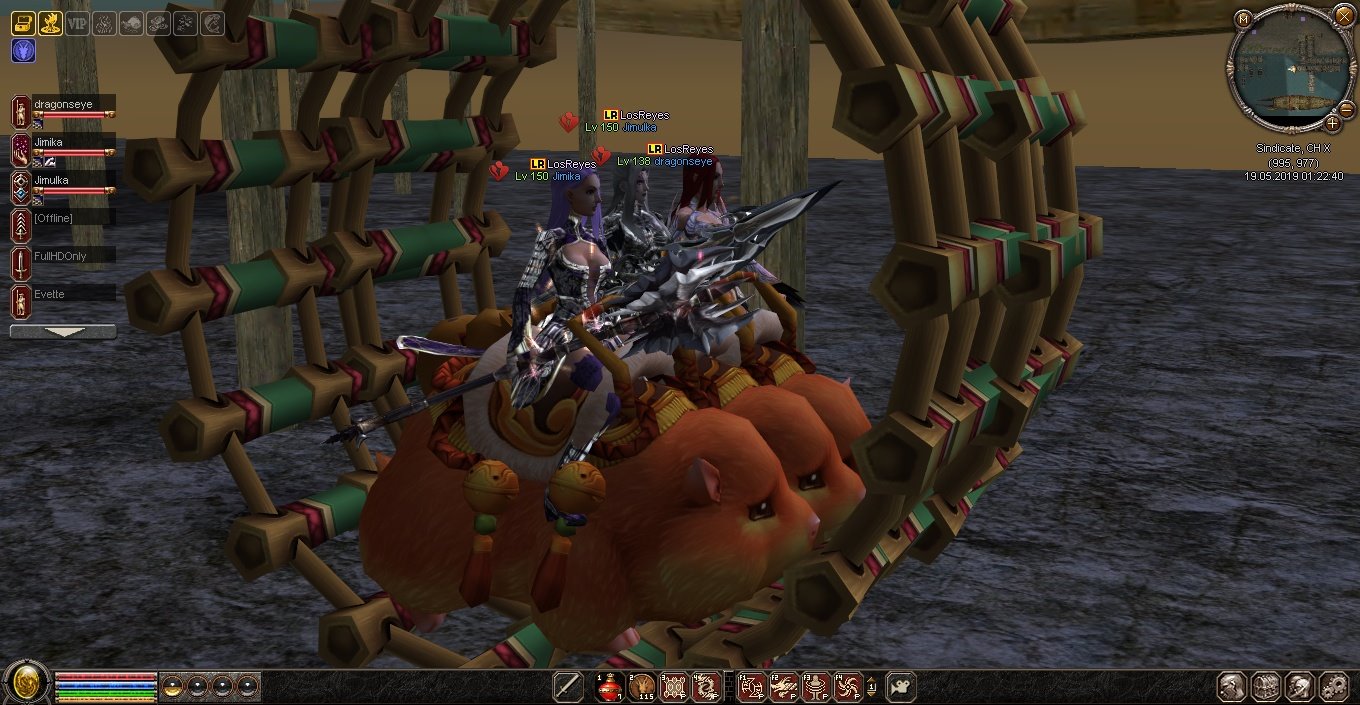Select party member FullHDOnly
Viewport: 1360px width, 705px height.
(x=62, y=256)
